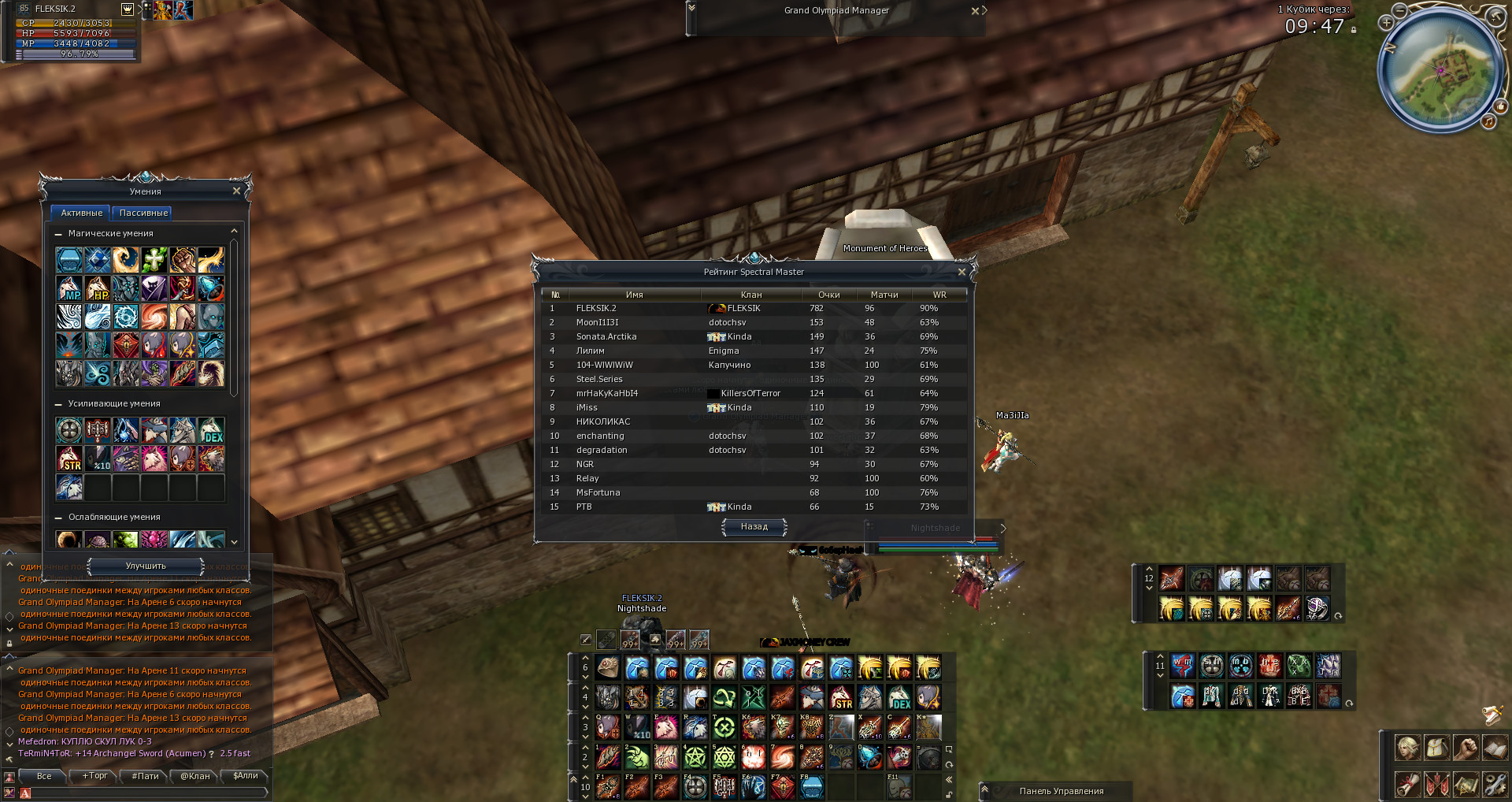The image size is (1512, 802).
Task: Collapse the Усиливающие умения section
Action: pos(59,403)
